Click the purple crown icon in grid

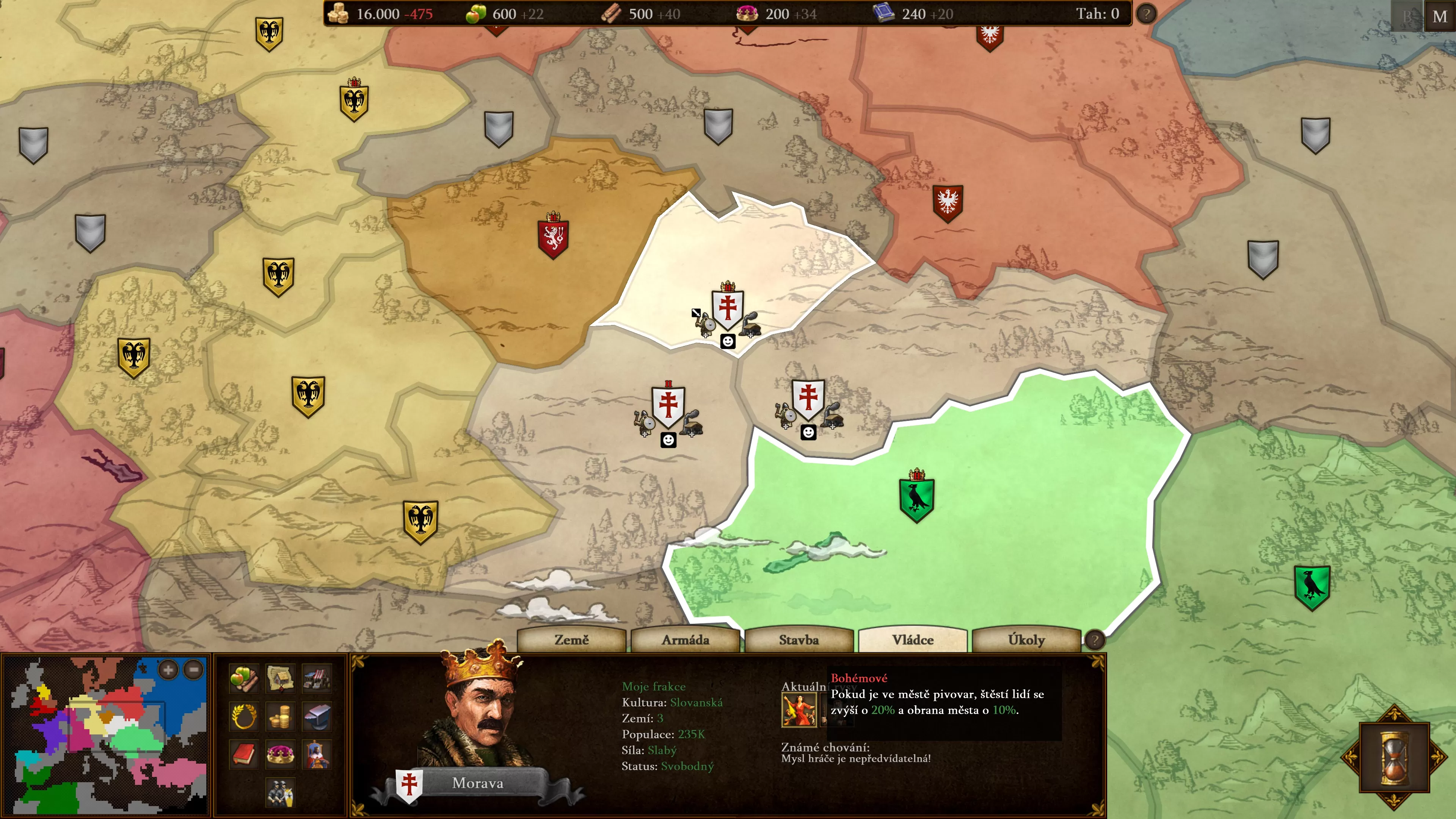(x=280, y=755)
